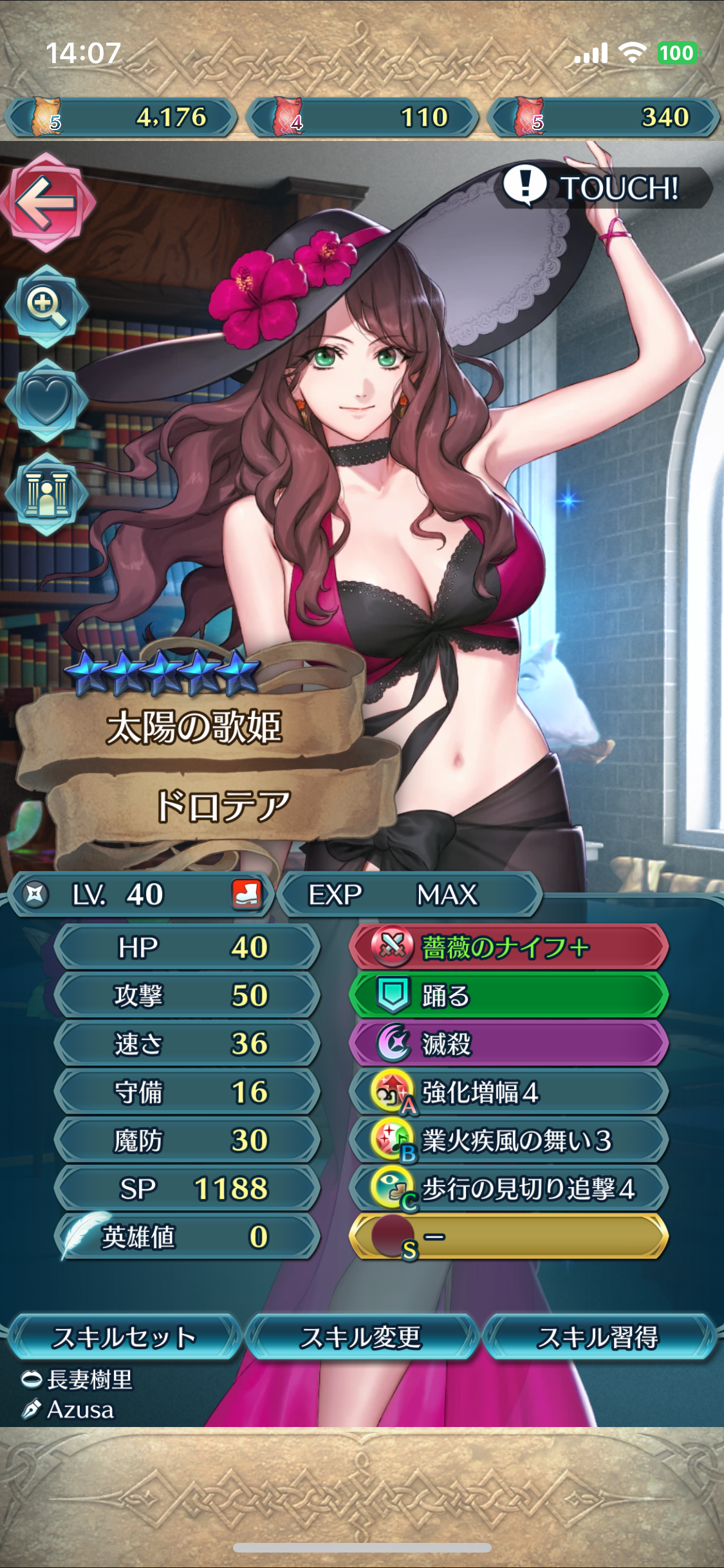Screen dimensions: 724x1568
Task: Open スキルセット button
Action: (123, 1337)
